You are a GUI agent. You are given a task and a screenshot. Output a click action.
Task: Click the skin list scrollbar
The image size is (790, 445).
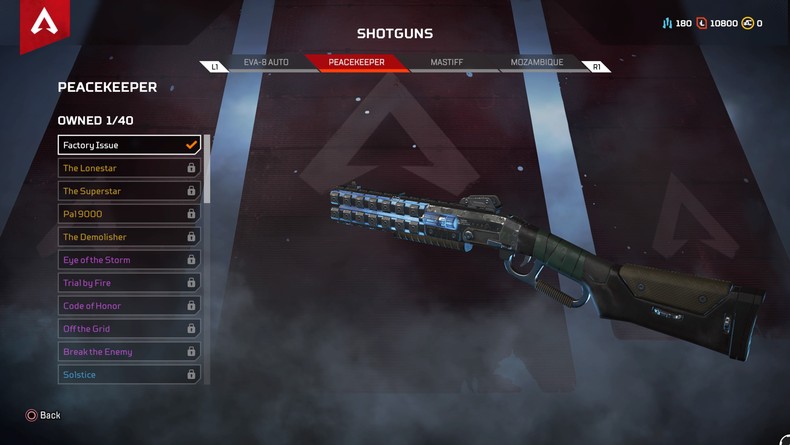click(207, 170)
